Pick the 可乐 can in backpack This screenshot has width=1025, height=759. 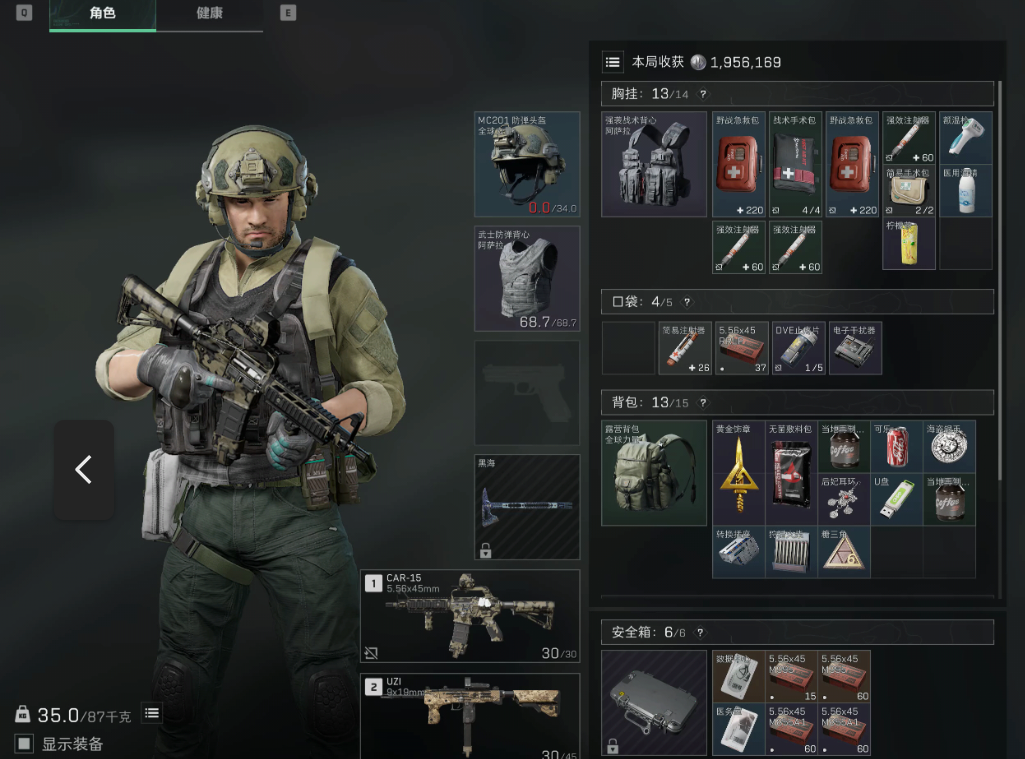pos(897,447)
